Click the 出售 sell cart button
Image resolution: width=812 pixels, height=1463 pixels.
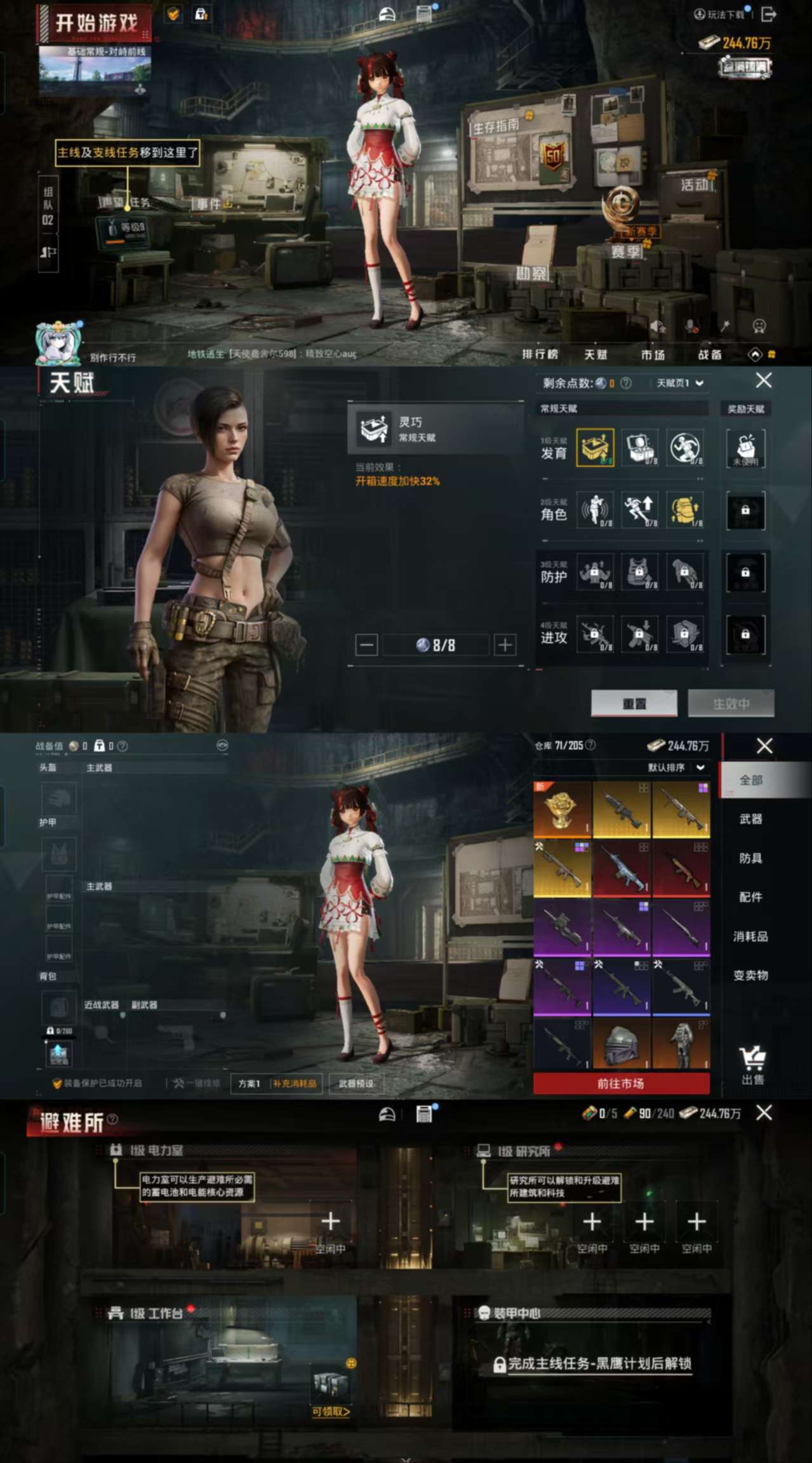(753, 1064)
